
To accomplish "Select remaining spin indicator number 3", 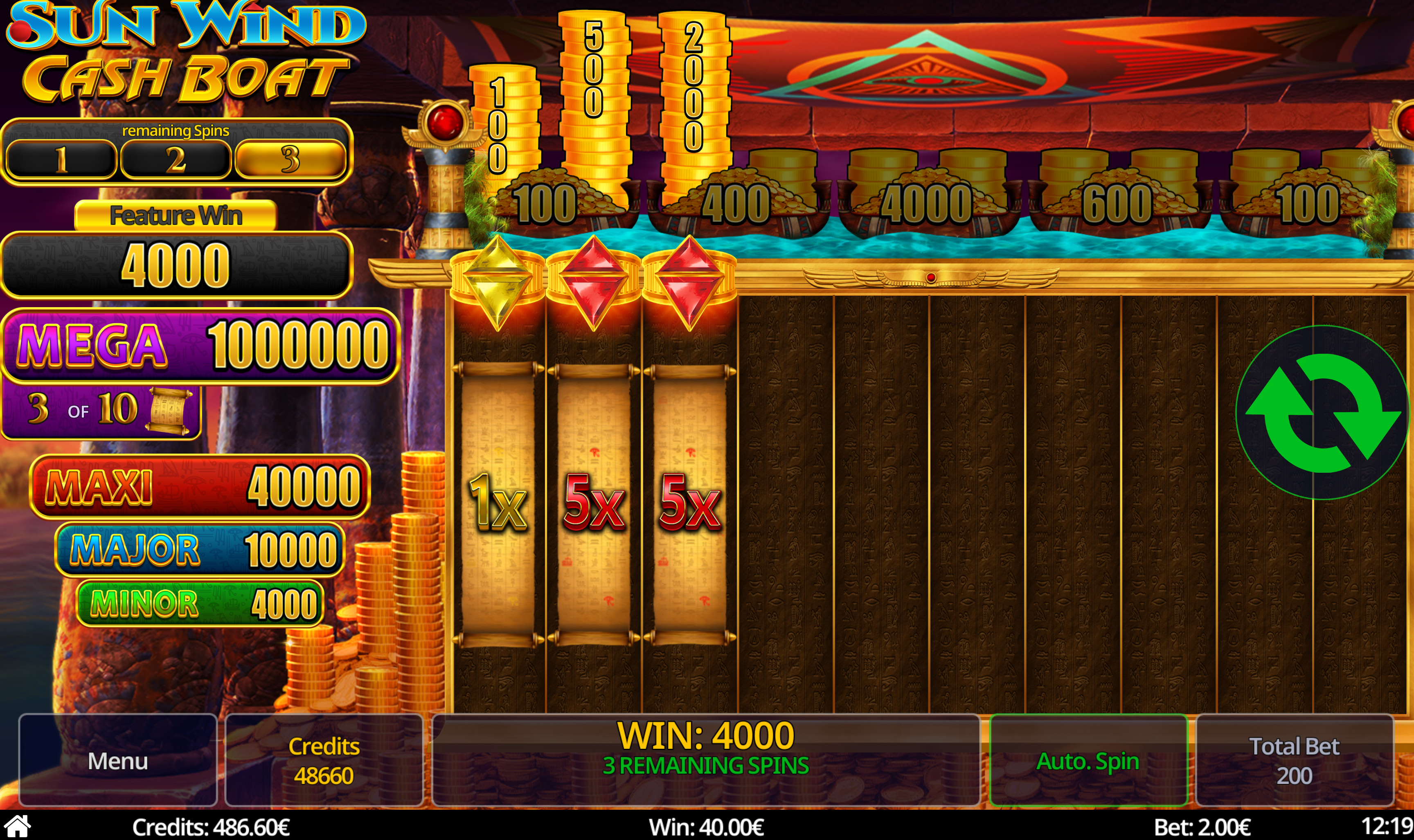I will (x=292, y=160).
